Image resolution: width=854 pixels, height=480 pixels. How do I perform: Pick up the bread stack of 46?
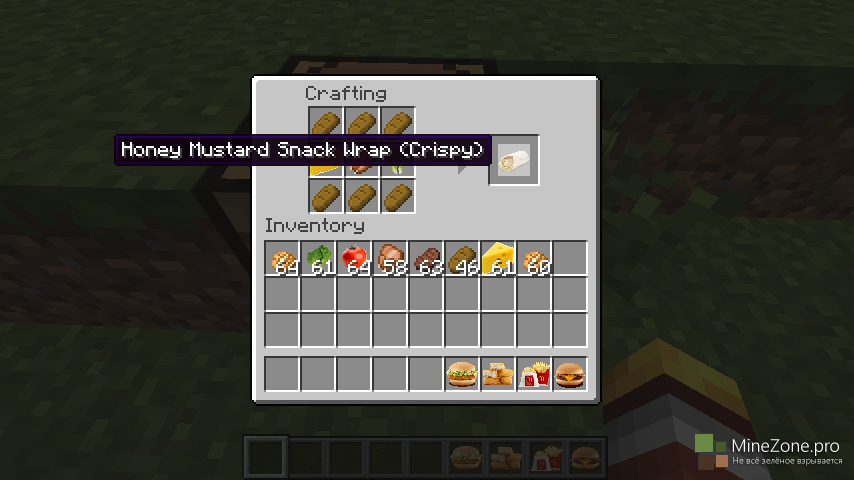point(463,259)
